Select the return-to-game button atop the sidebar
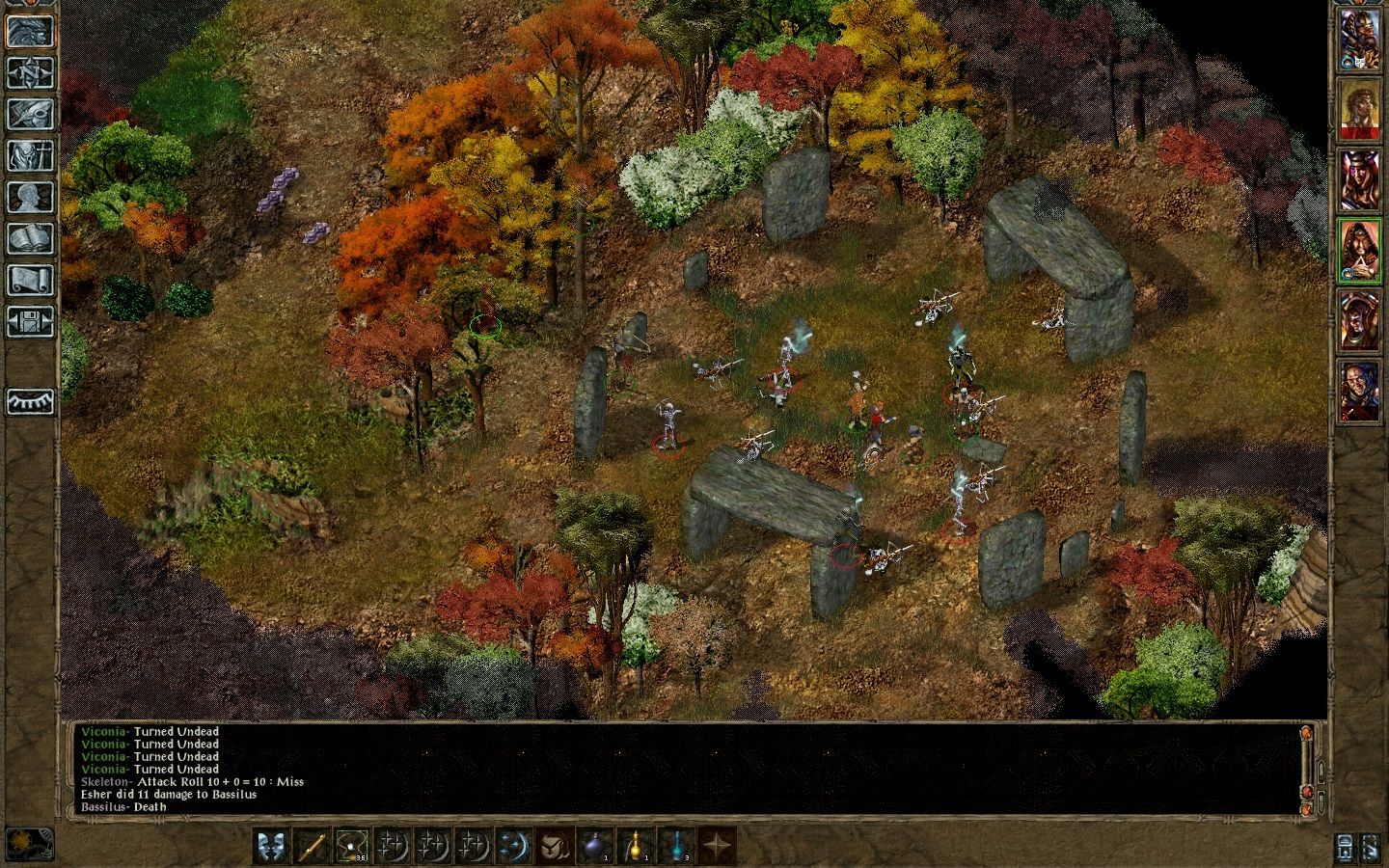 pos(31,31)
